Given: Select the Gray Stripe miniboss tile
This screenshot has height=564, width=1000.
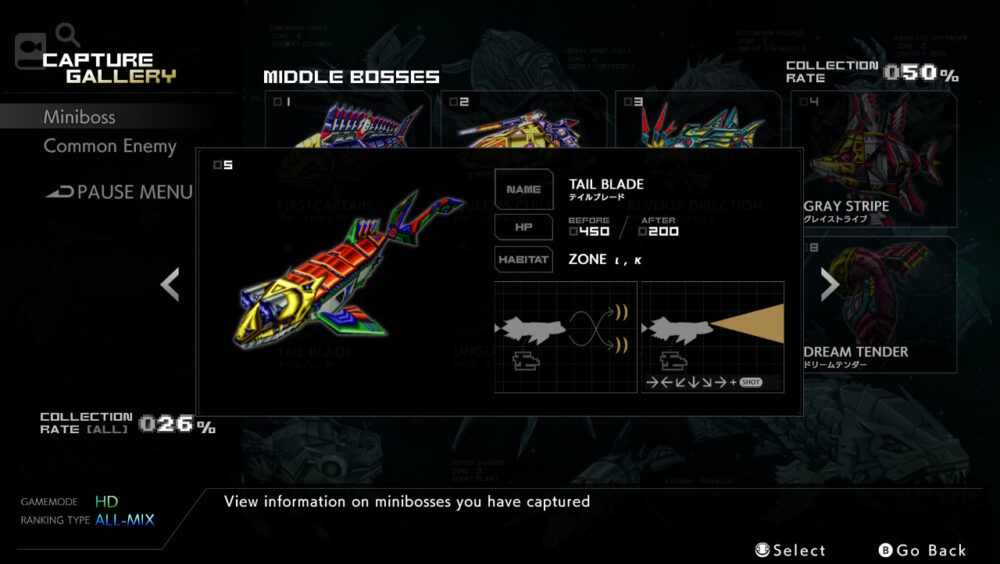Looking at the screenshot, I should click(873, 160).
